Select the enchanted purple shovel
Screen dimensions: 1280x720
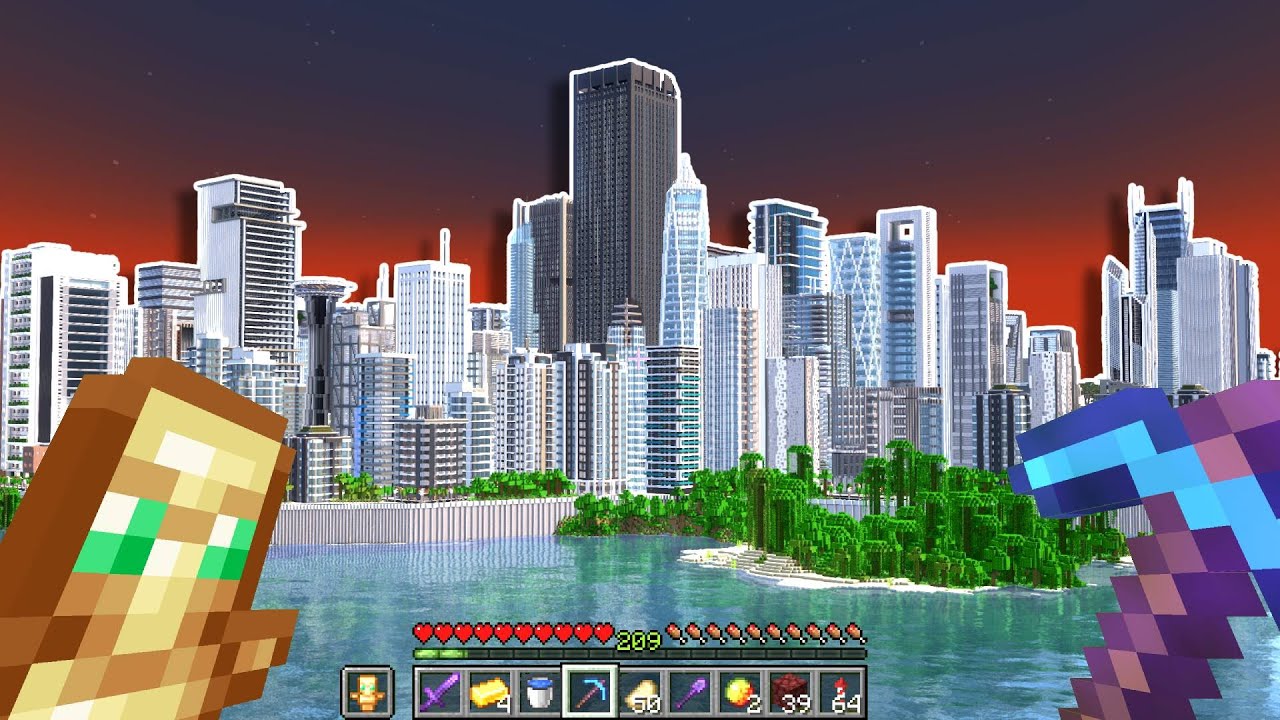690,690
